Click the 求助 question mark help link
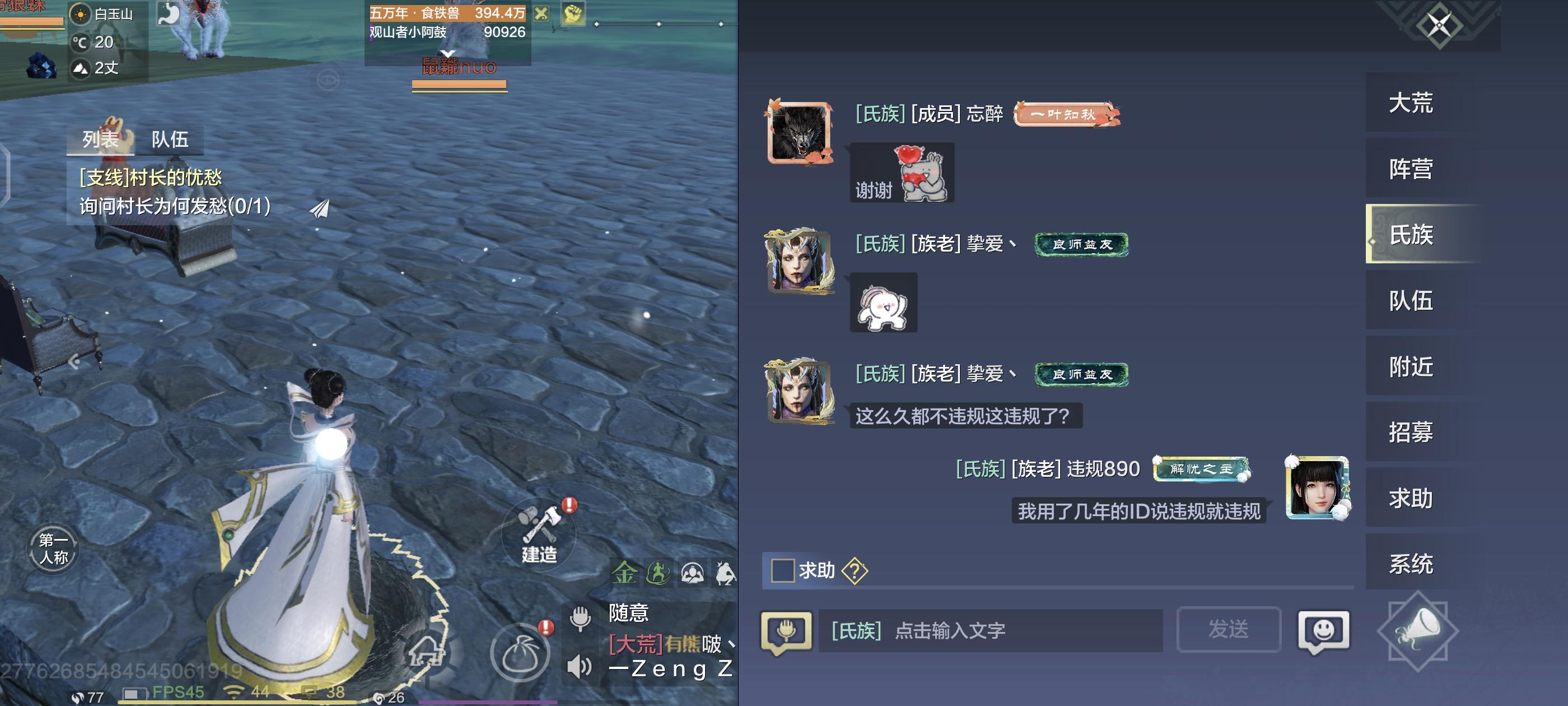The image size is (1568, 706). pos(854,571)
